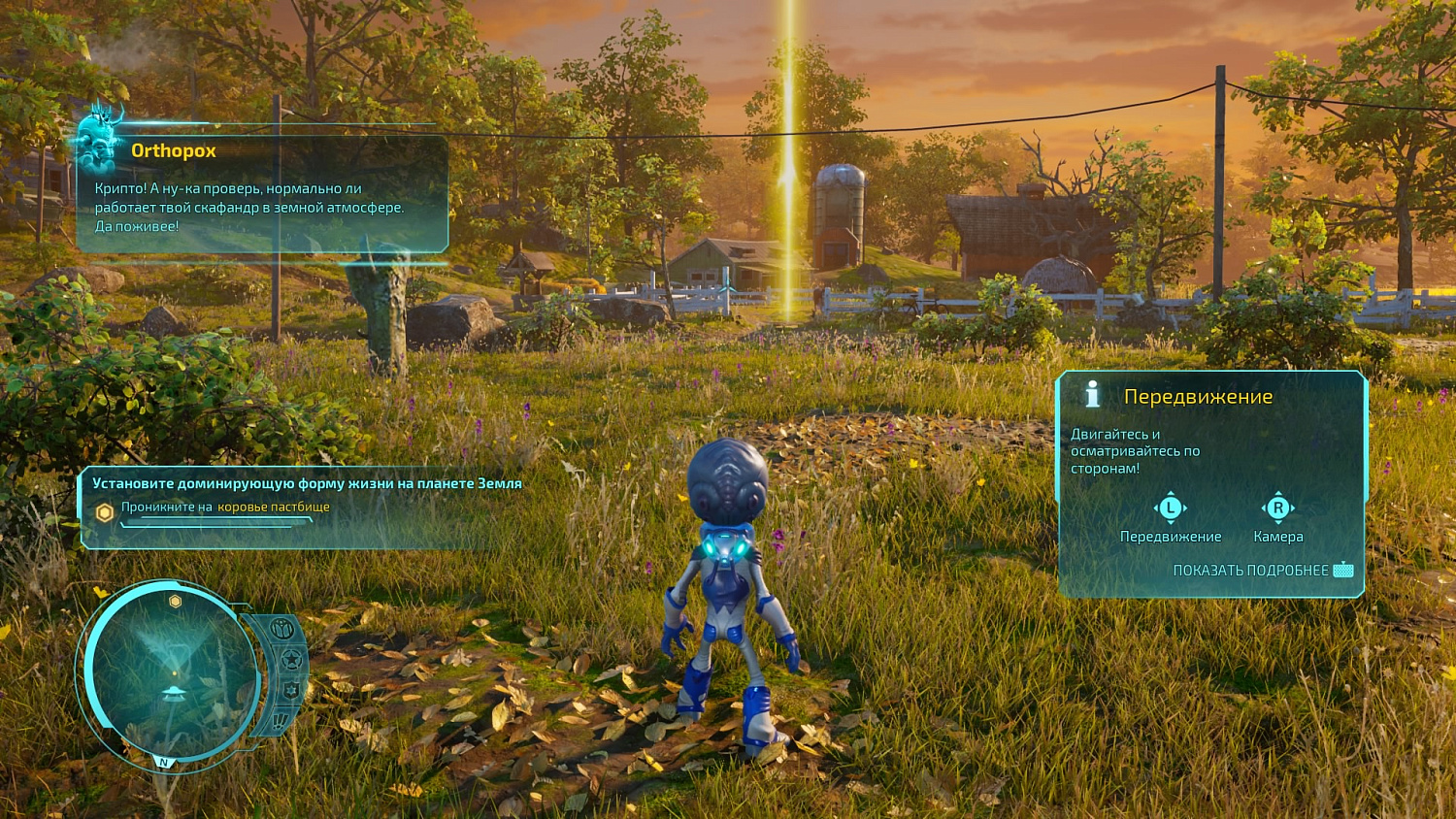The width and height of the screenshot is (1456, 819).
Task: Select the R stick camera icon
Action: point(1278,507)
